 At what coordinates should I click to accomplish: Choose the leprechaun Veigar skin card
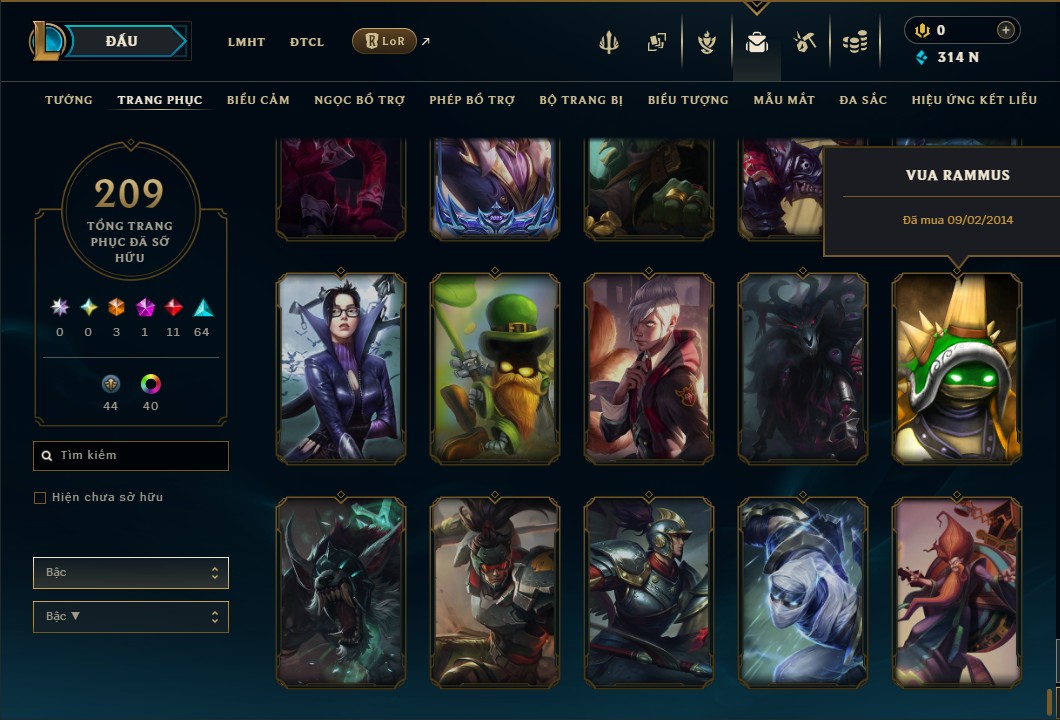coord(495,369)
